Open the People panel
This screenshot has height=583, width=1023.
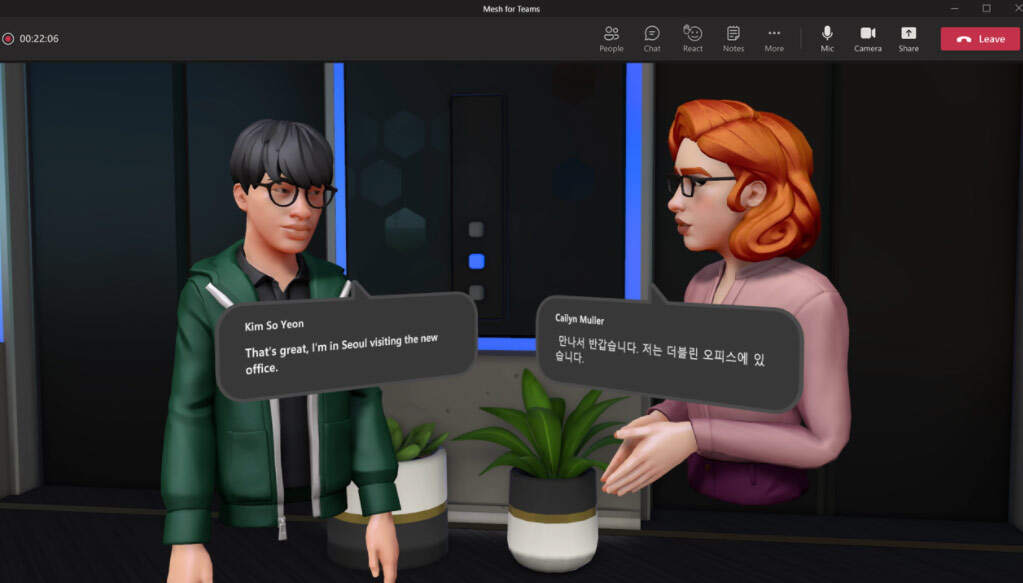(x=611, y=38)
